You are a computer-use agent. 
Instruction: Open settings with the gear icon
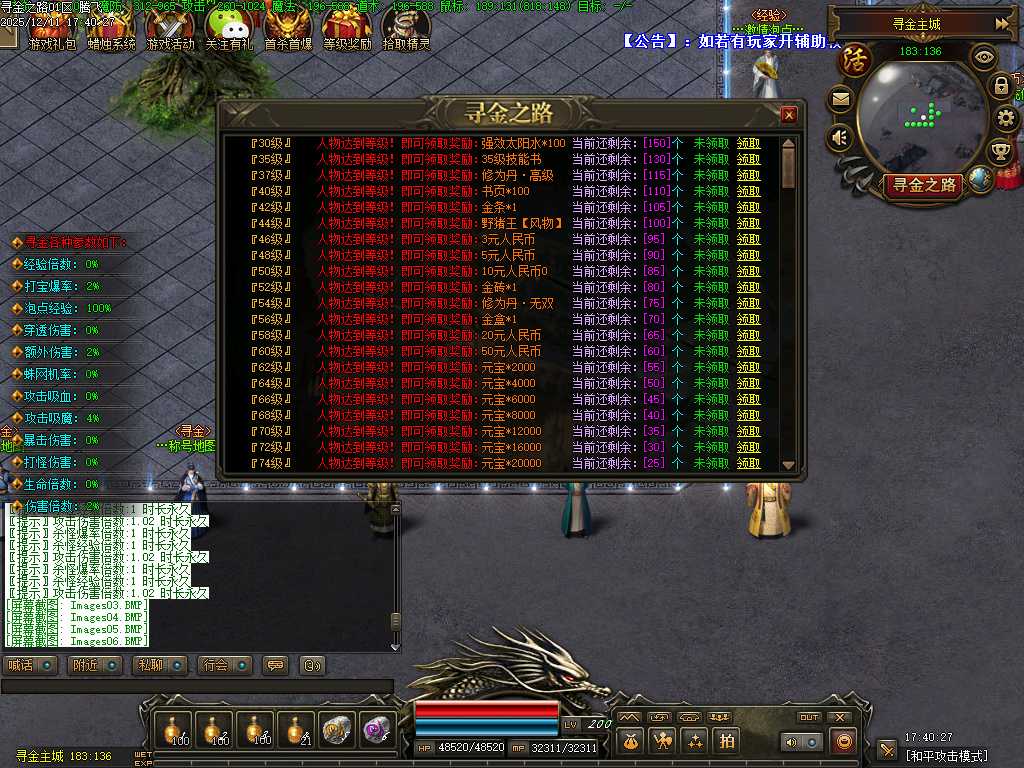(1006, 118)
